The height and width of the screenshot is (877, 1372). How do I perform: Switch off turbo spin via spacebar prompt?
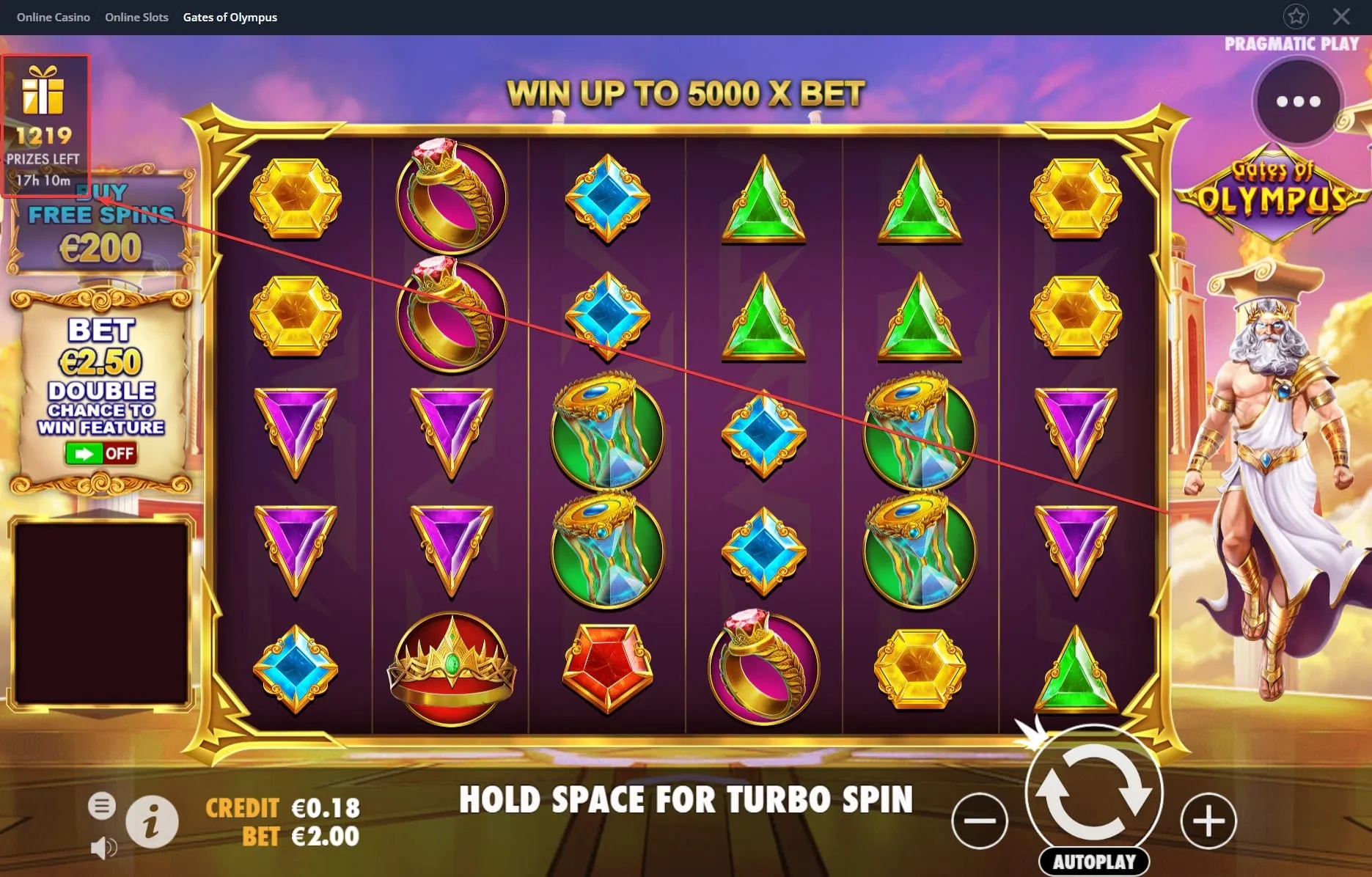pyautogui.click(x=686, y=800)
